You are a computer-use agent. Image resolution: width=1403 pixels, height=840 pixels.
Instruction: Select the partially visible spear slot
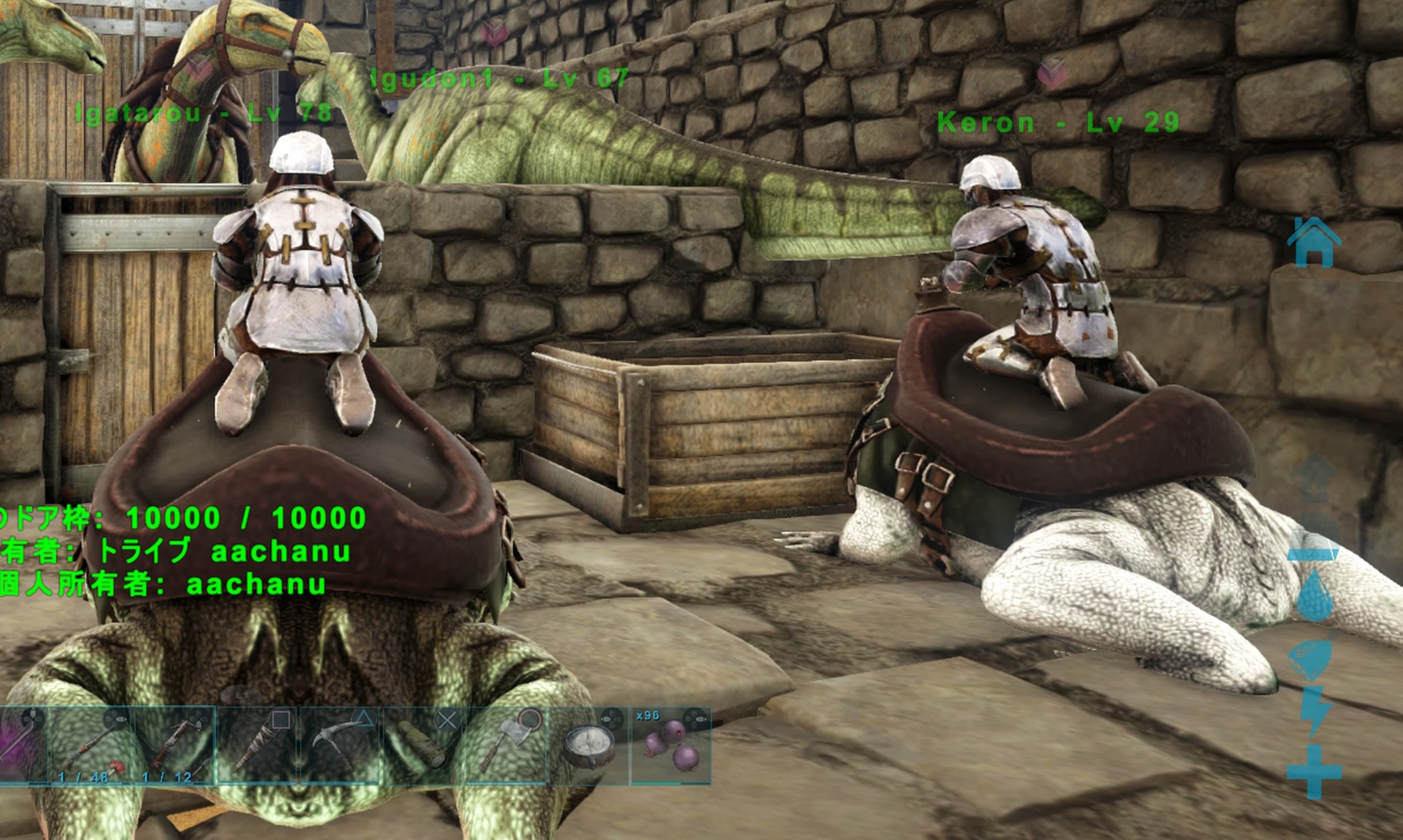coord(22,746)
